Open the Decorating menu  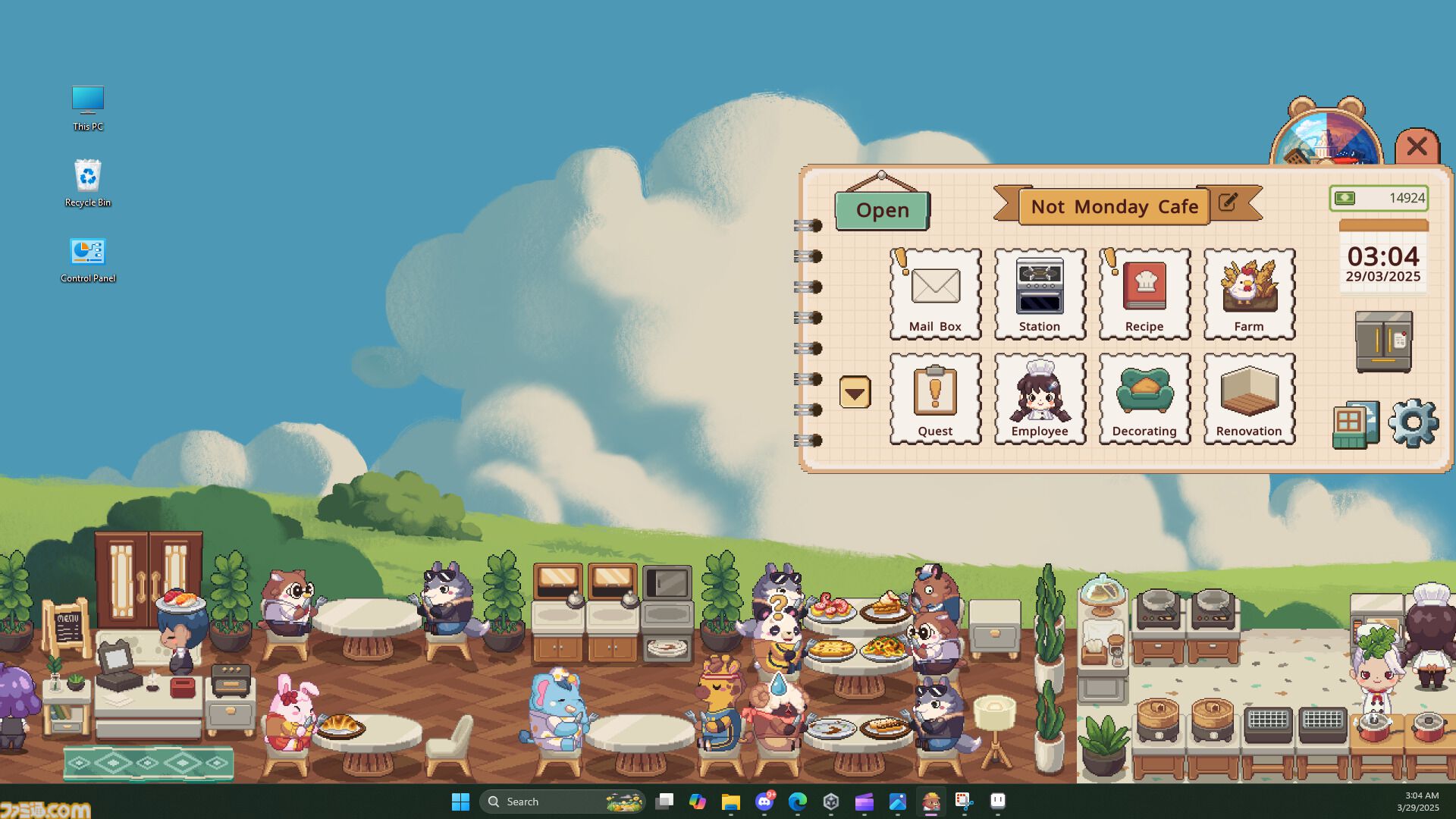click(1144, 397)
